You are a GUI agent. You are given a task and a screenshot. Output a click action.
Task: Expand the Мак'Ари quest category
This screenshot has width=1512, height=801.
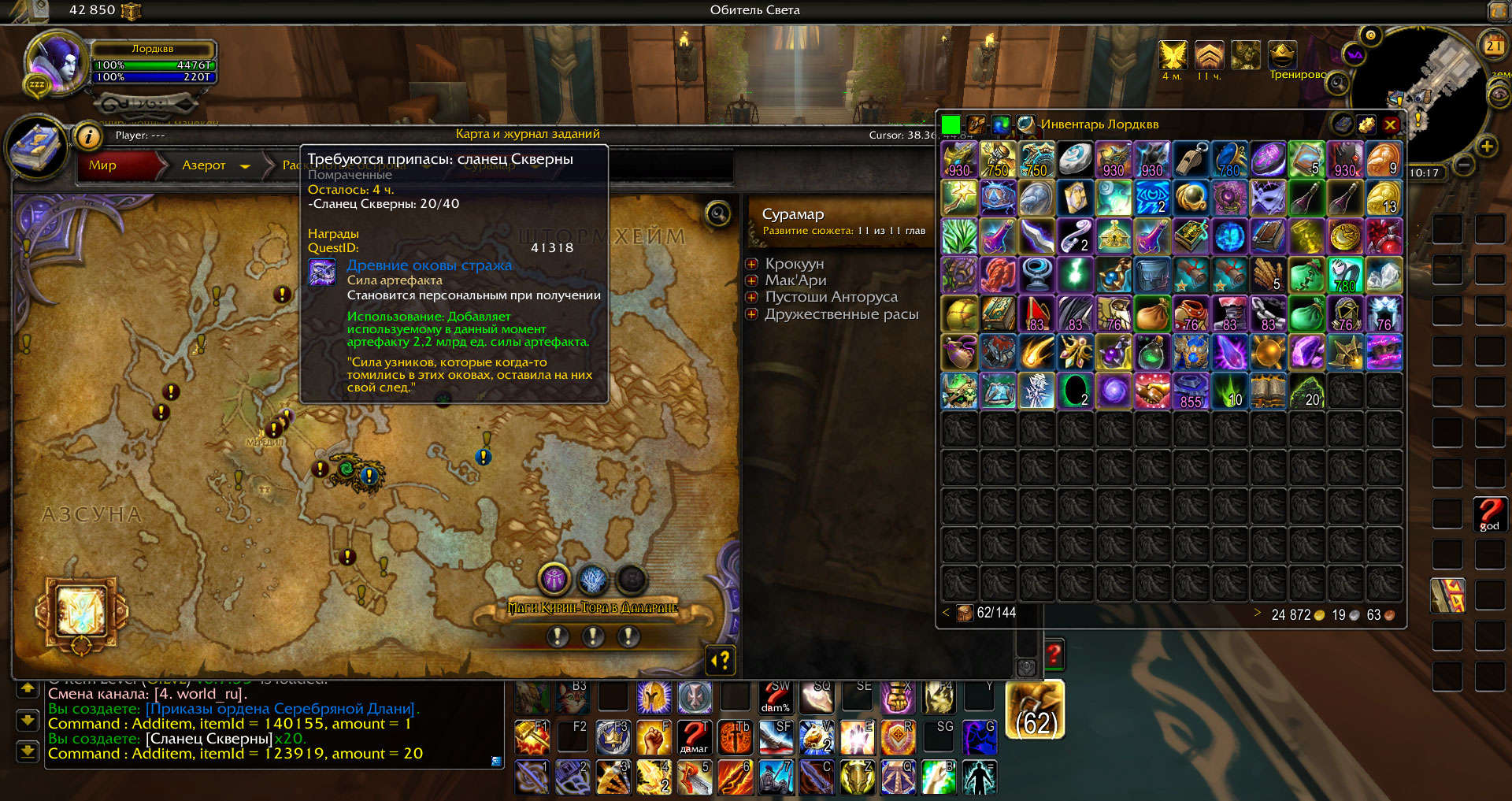point(752,280)
